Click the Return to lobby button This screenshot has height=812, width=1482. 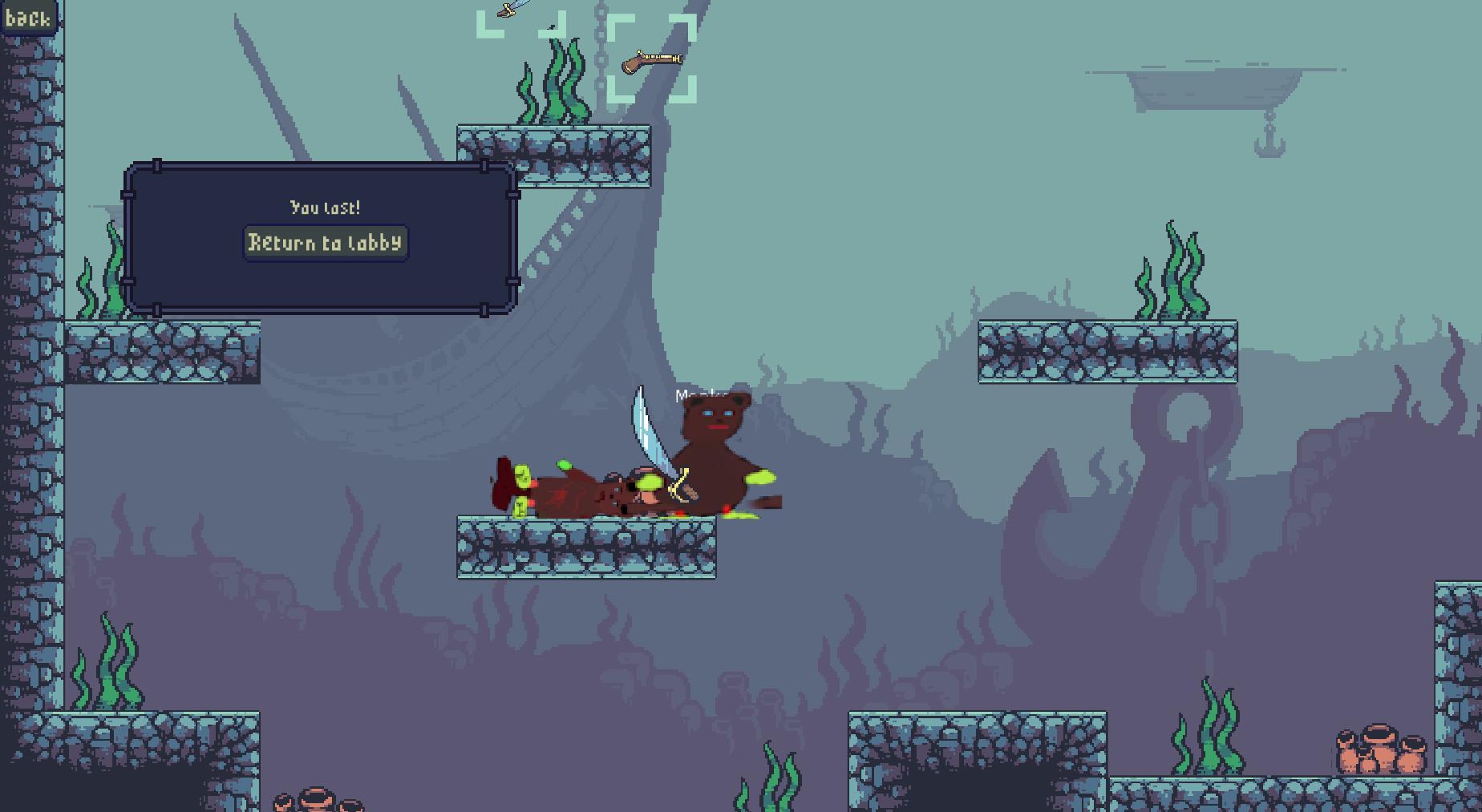[325, 243]
